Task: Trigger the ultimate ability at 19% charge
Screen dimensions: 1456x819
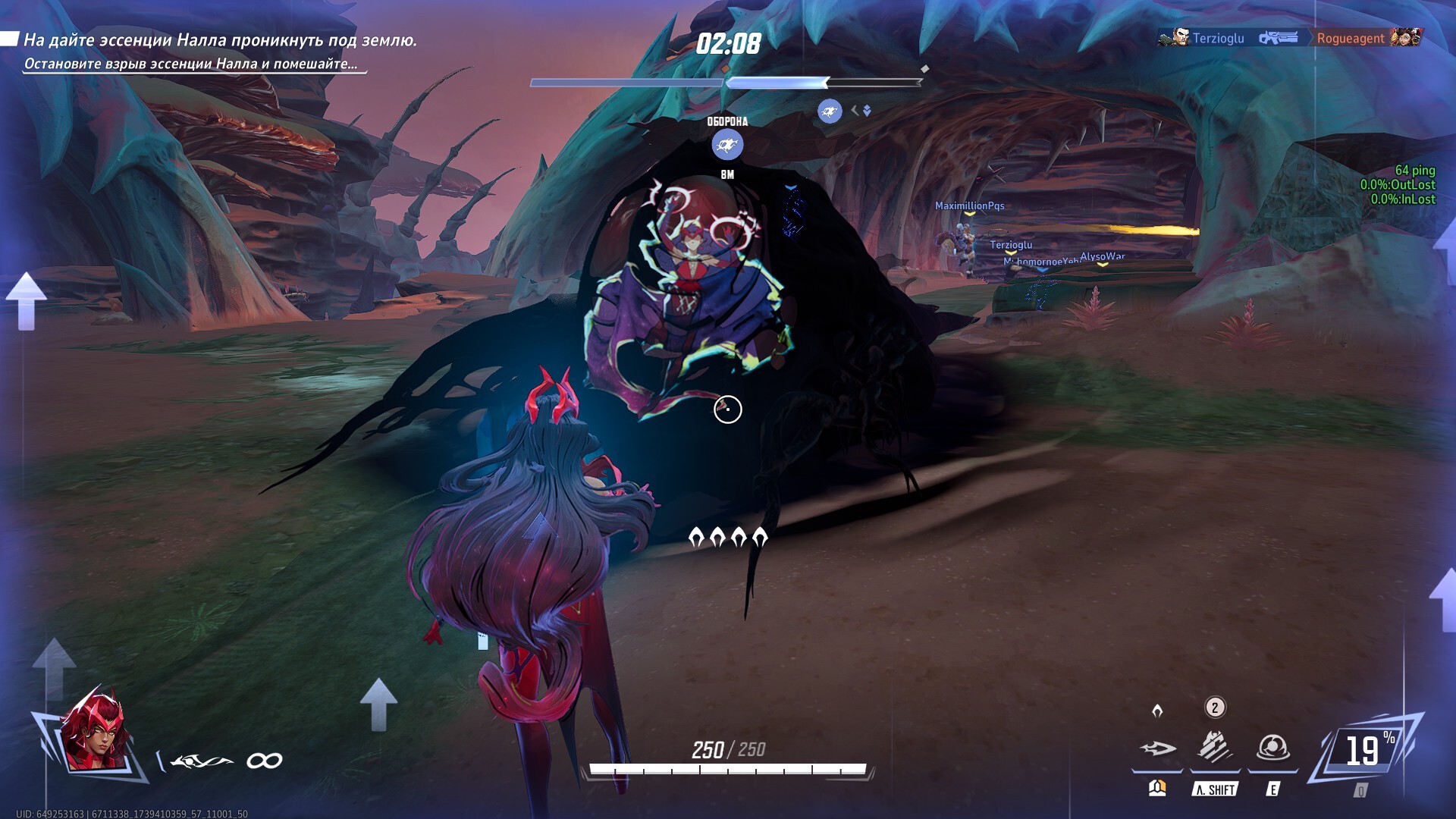Action: point(1365,751)
